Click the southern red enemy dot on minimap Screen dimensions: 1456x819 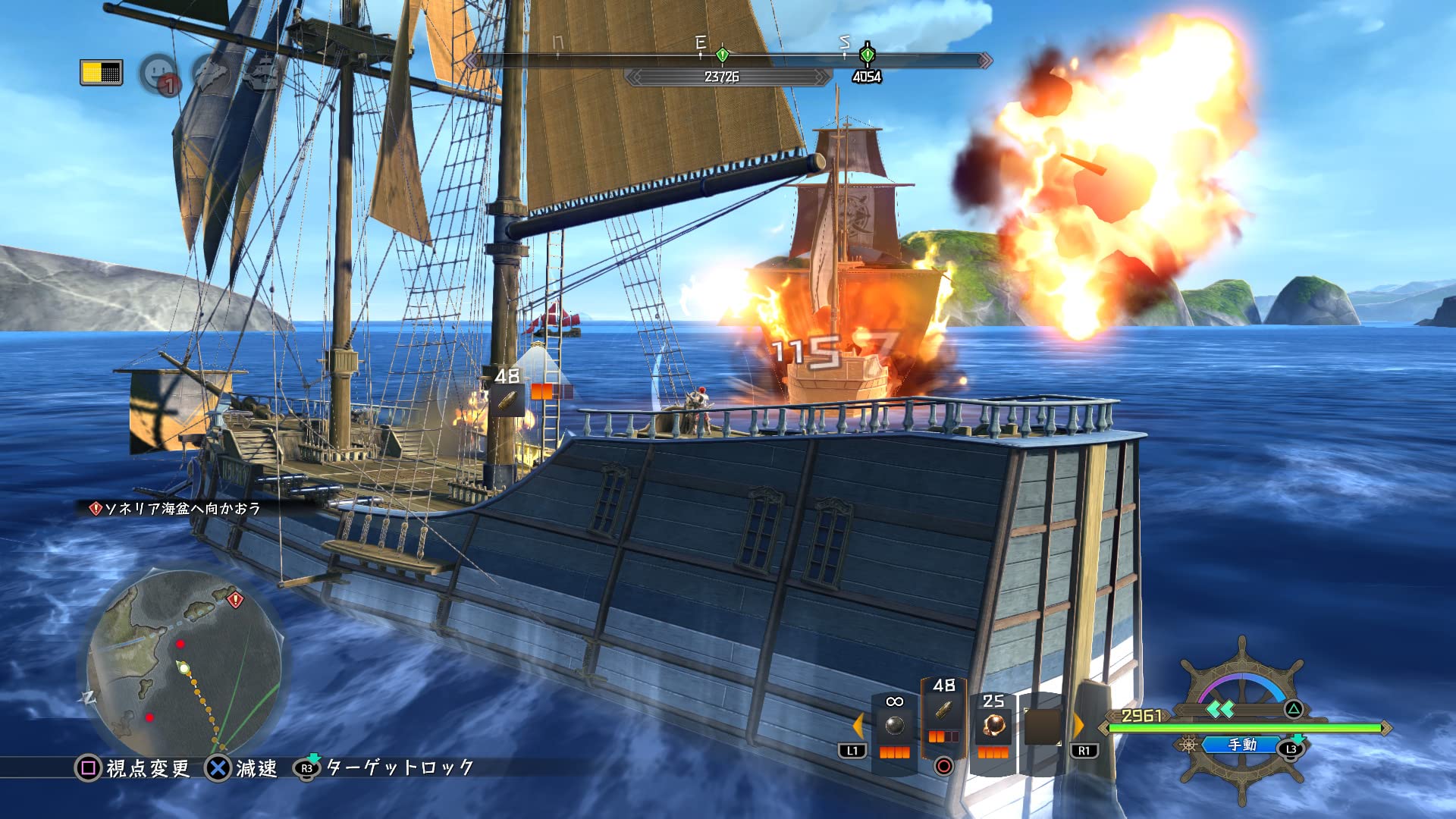pos(150,717)
